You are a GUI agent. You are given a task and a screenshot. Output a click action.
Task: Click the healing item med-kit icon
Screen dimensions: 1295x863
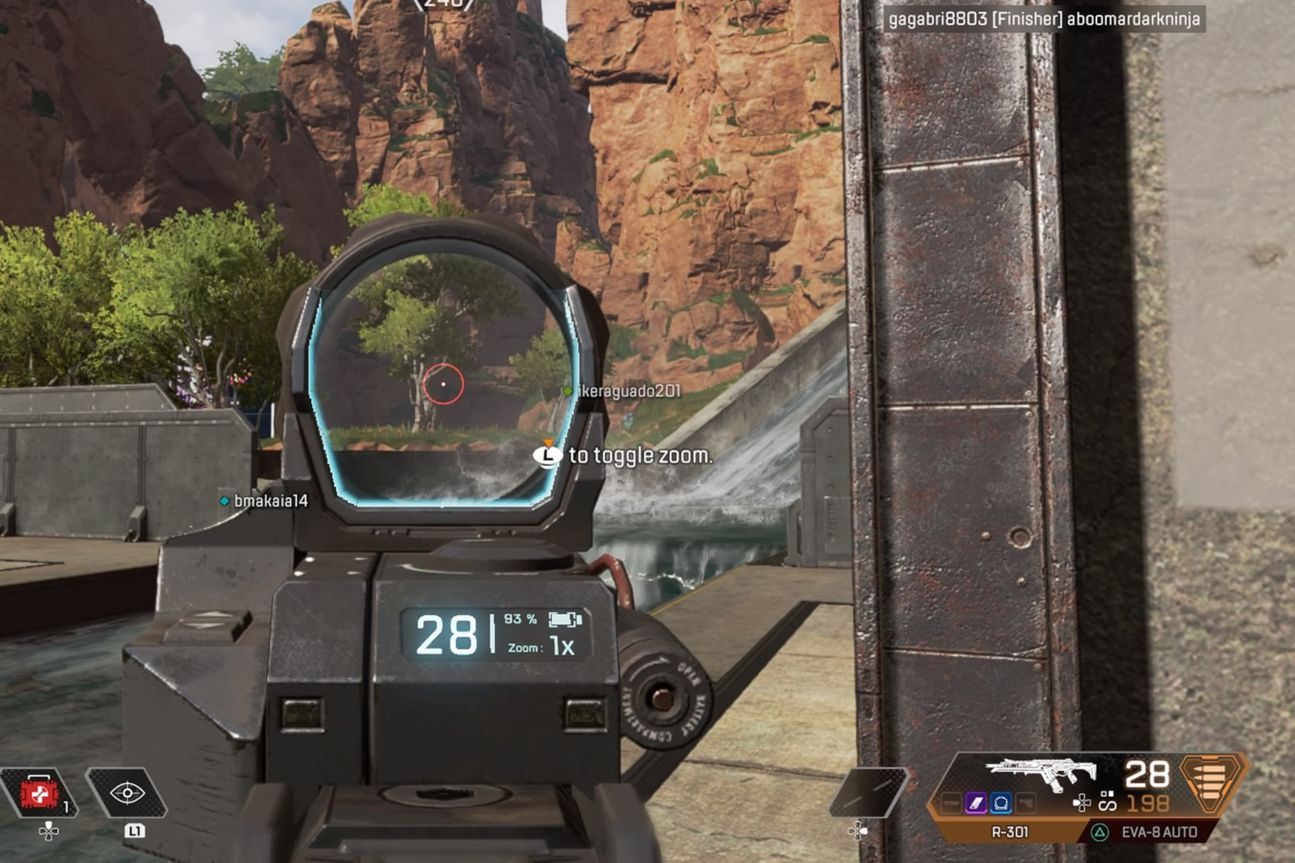pyautogui.click(x=39, y=792)
